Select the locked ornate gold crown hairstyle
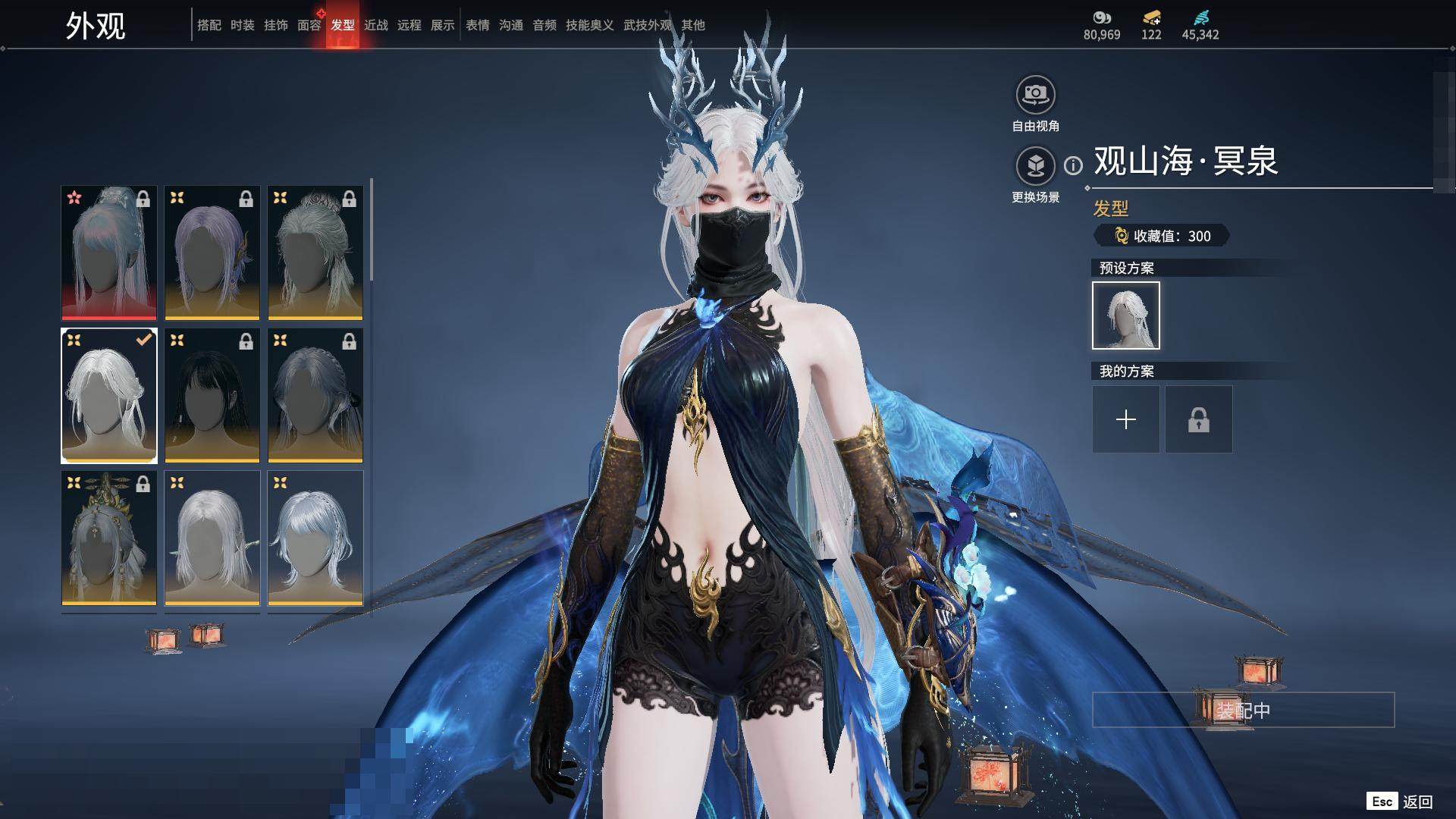1456x819 pixels. point(109,538)
